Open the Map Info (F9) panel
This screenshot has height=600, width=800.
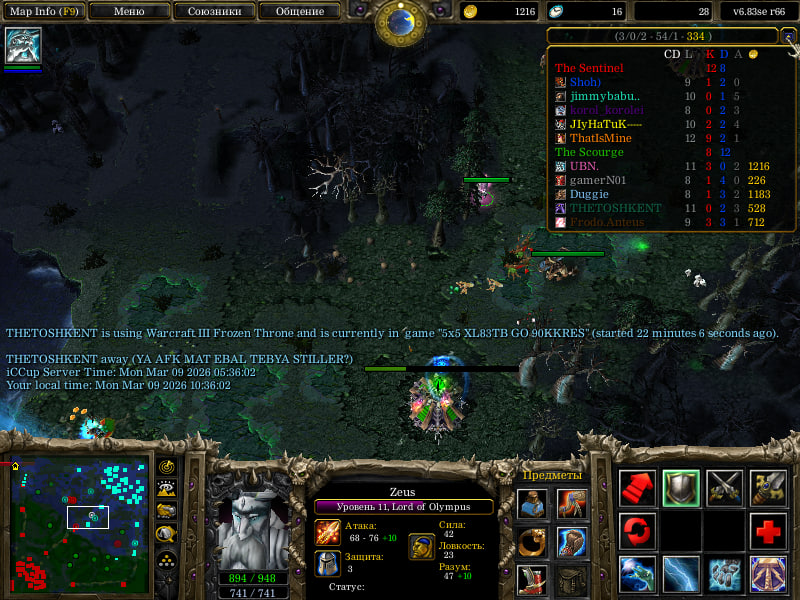click(x=42, y=12)
